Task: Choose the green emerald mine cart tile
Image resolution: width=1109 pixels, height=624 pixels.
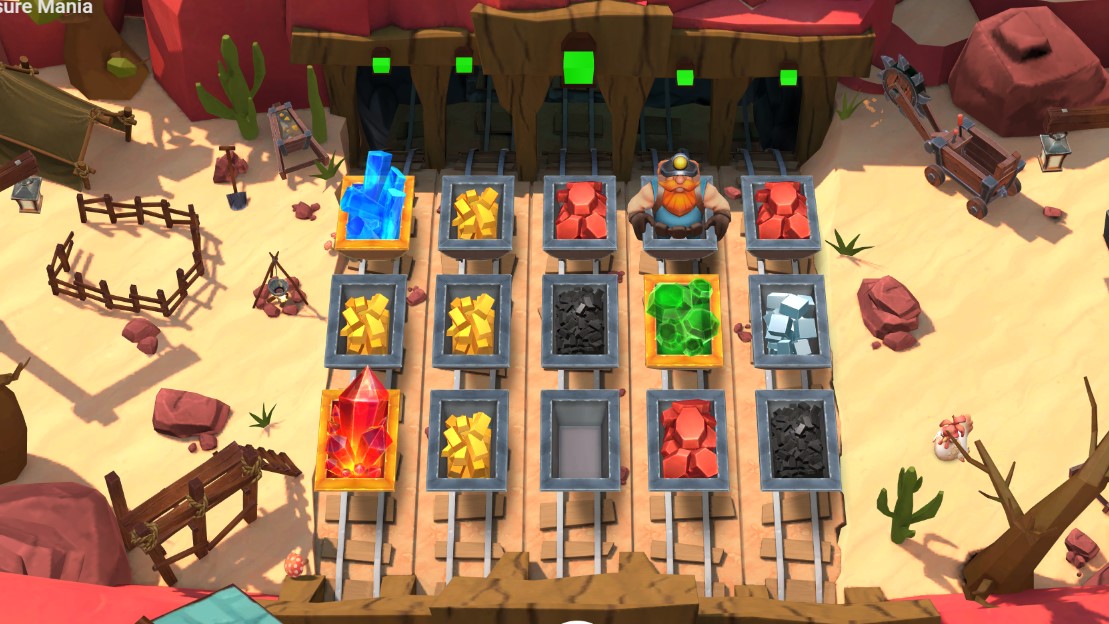Action: tap(683, 321)
